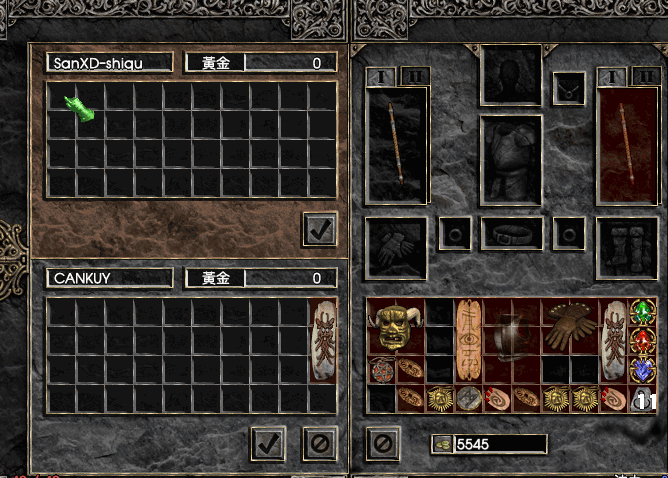
Task: Select the rune stack showing 11
Action: (x=643, y=399)
